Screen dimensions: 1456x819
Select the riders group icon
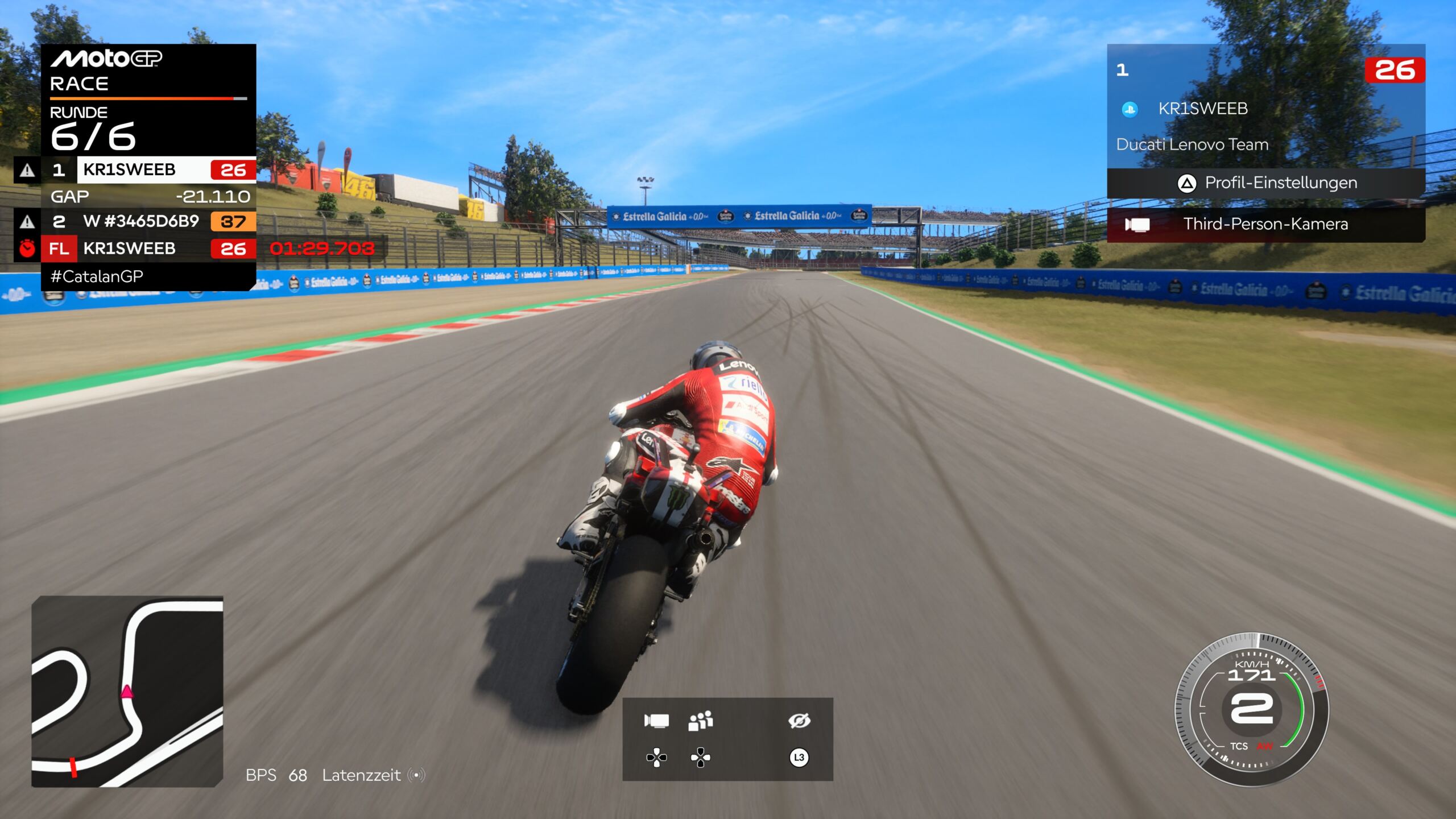700,721
